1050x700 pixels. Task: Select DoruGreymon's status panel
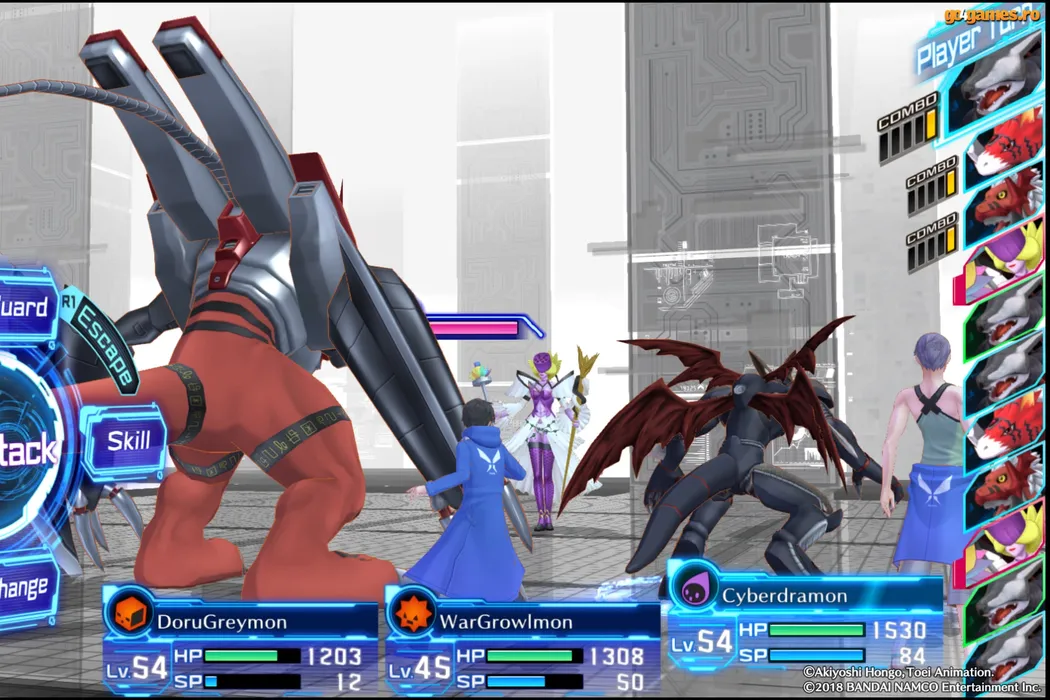point(241,640)
